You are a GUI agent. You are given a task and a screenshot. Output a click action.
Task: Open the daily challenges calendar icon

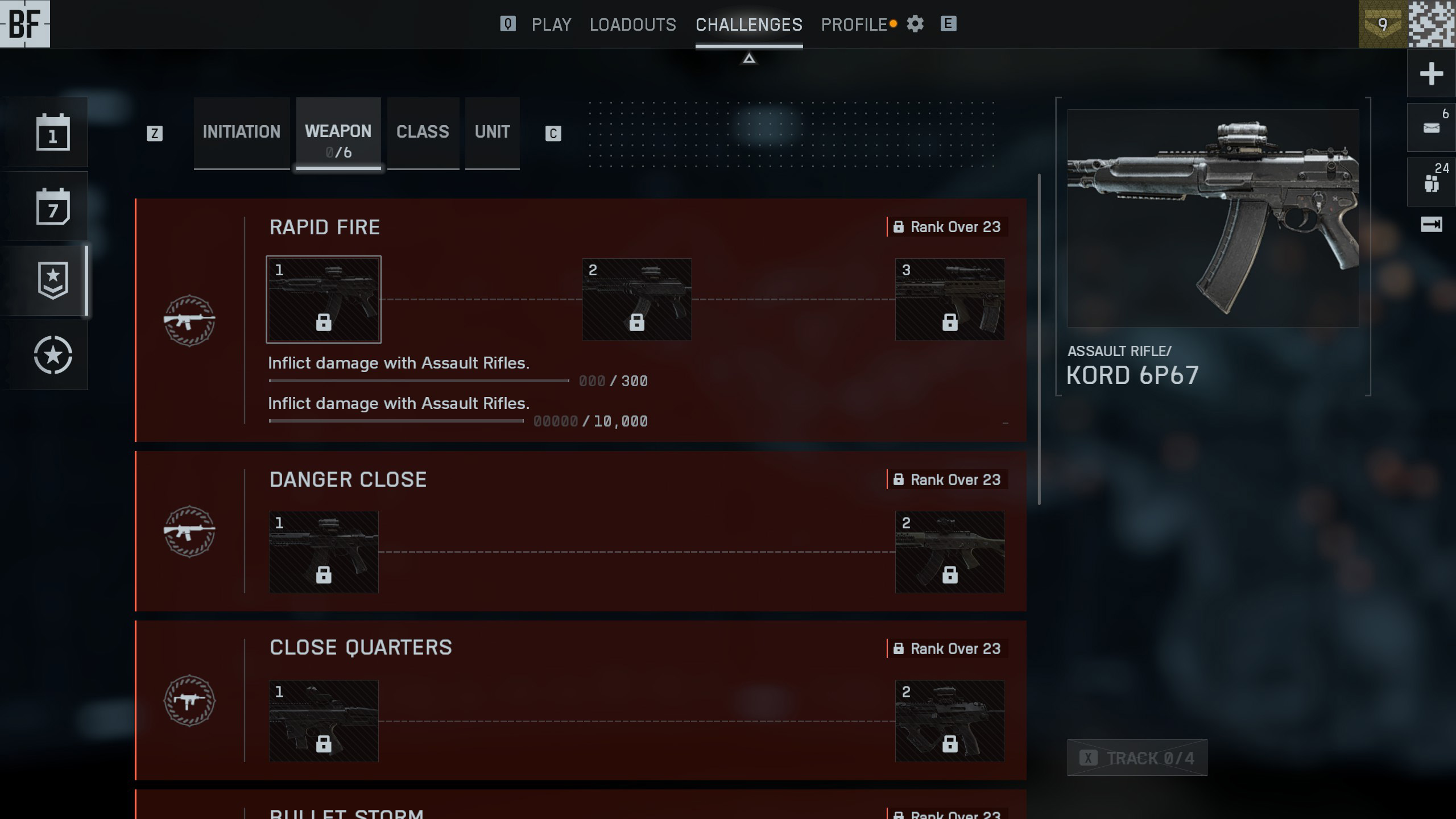[x=53, y=133]
